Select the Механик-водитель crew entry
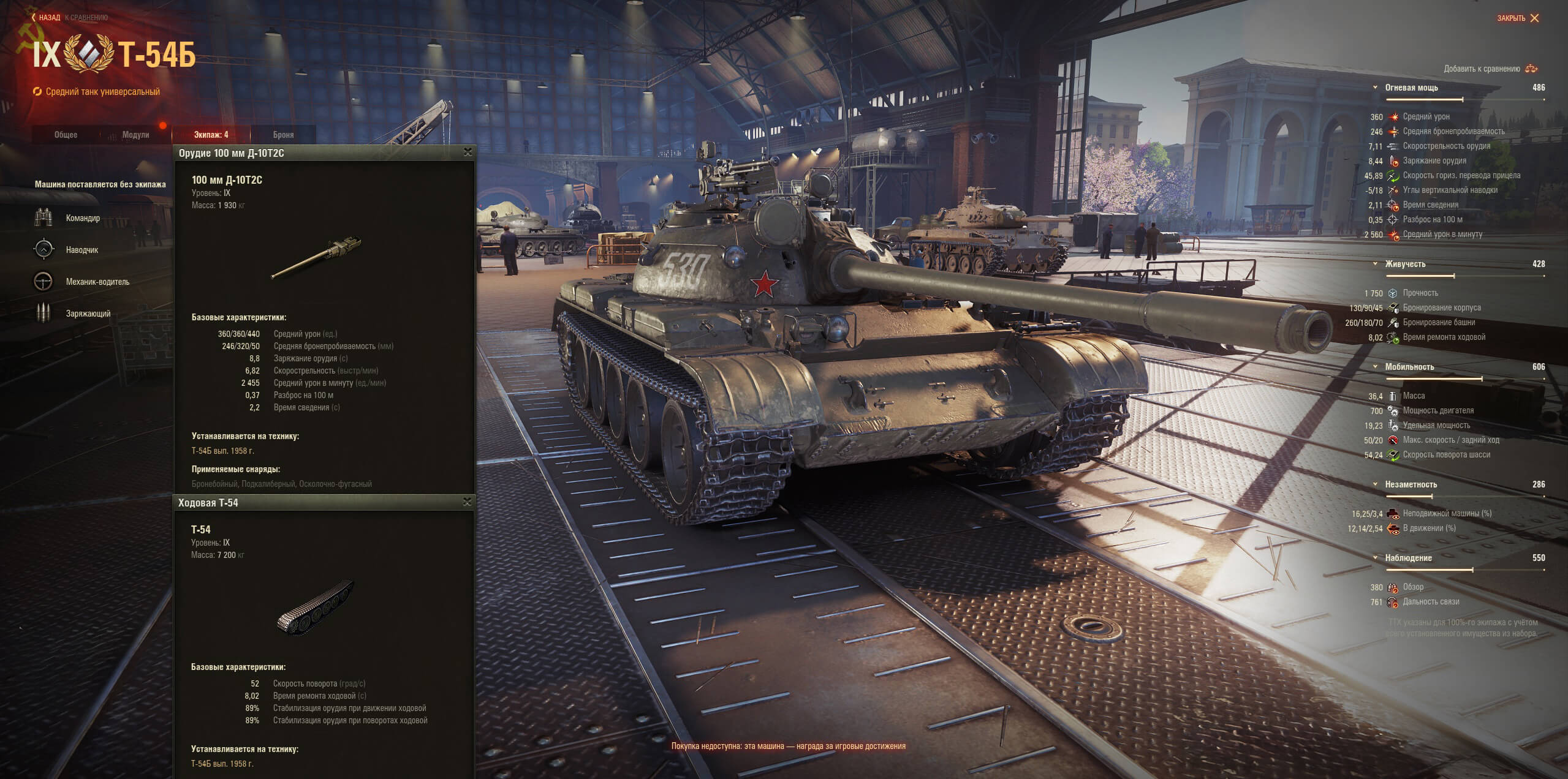1568x779 pixels. pyautogui.click(x=97, y=282)
